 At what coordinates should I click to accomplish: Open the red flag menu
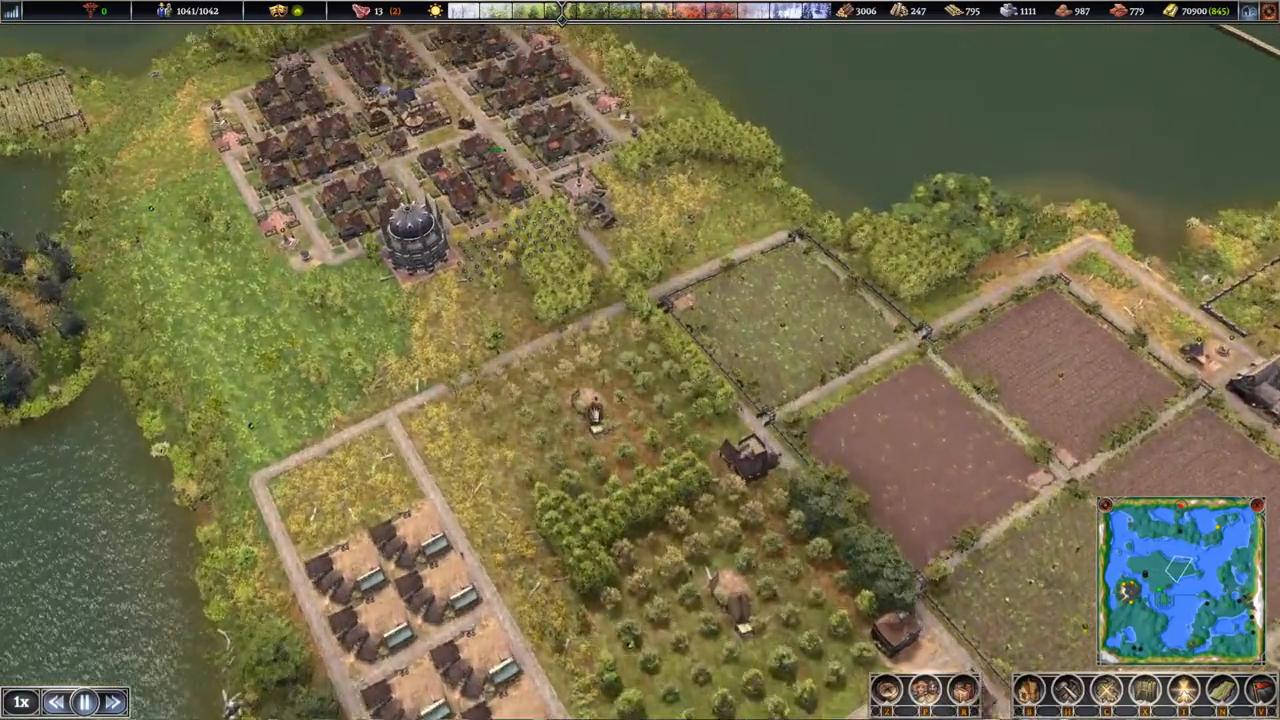pos(1262,690)
